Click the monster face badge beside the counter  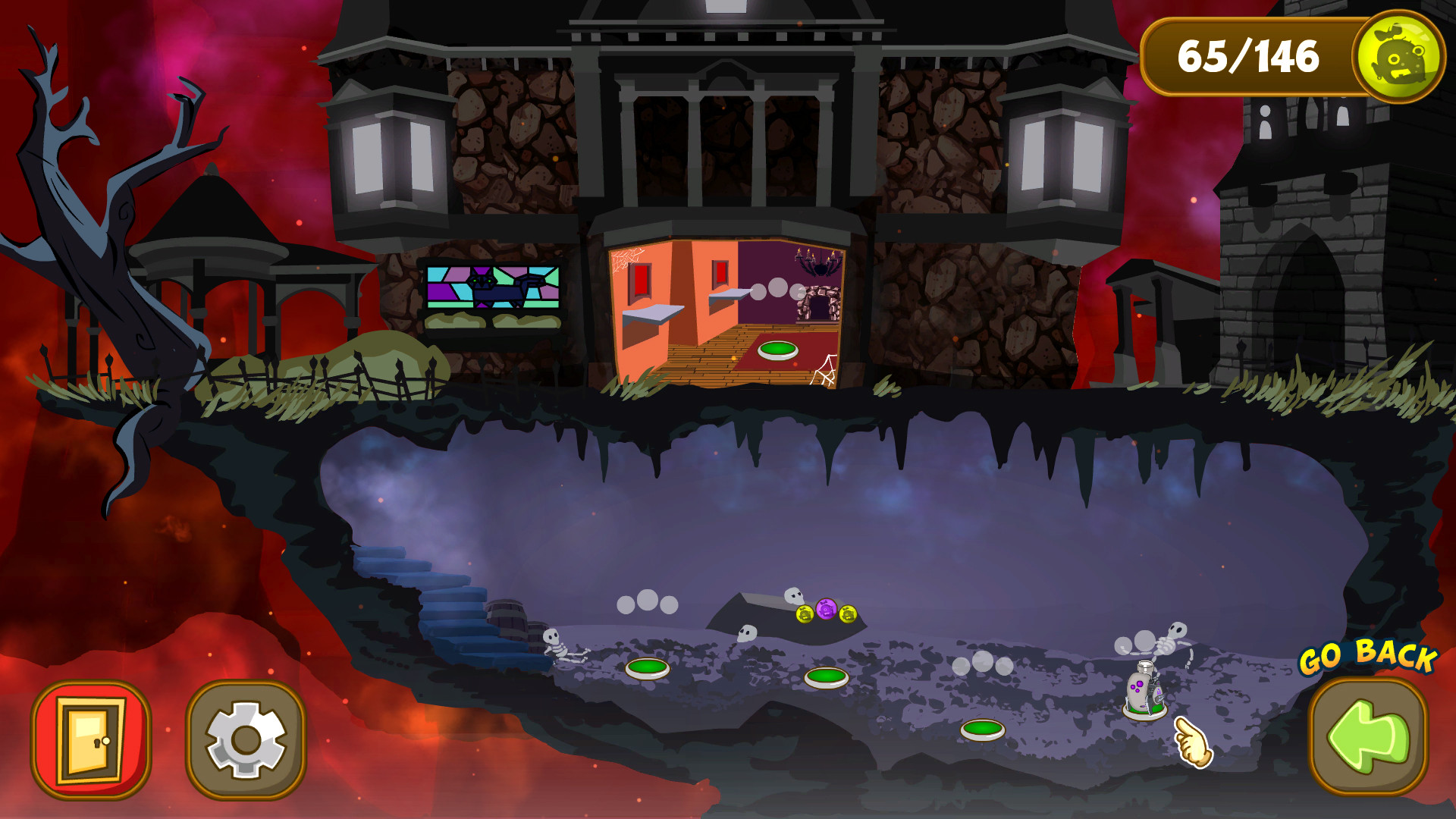[1401, 56]
